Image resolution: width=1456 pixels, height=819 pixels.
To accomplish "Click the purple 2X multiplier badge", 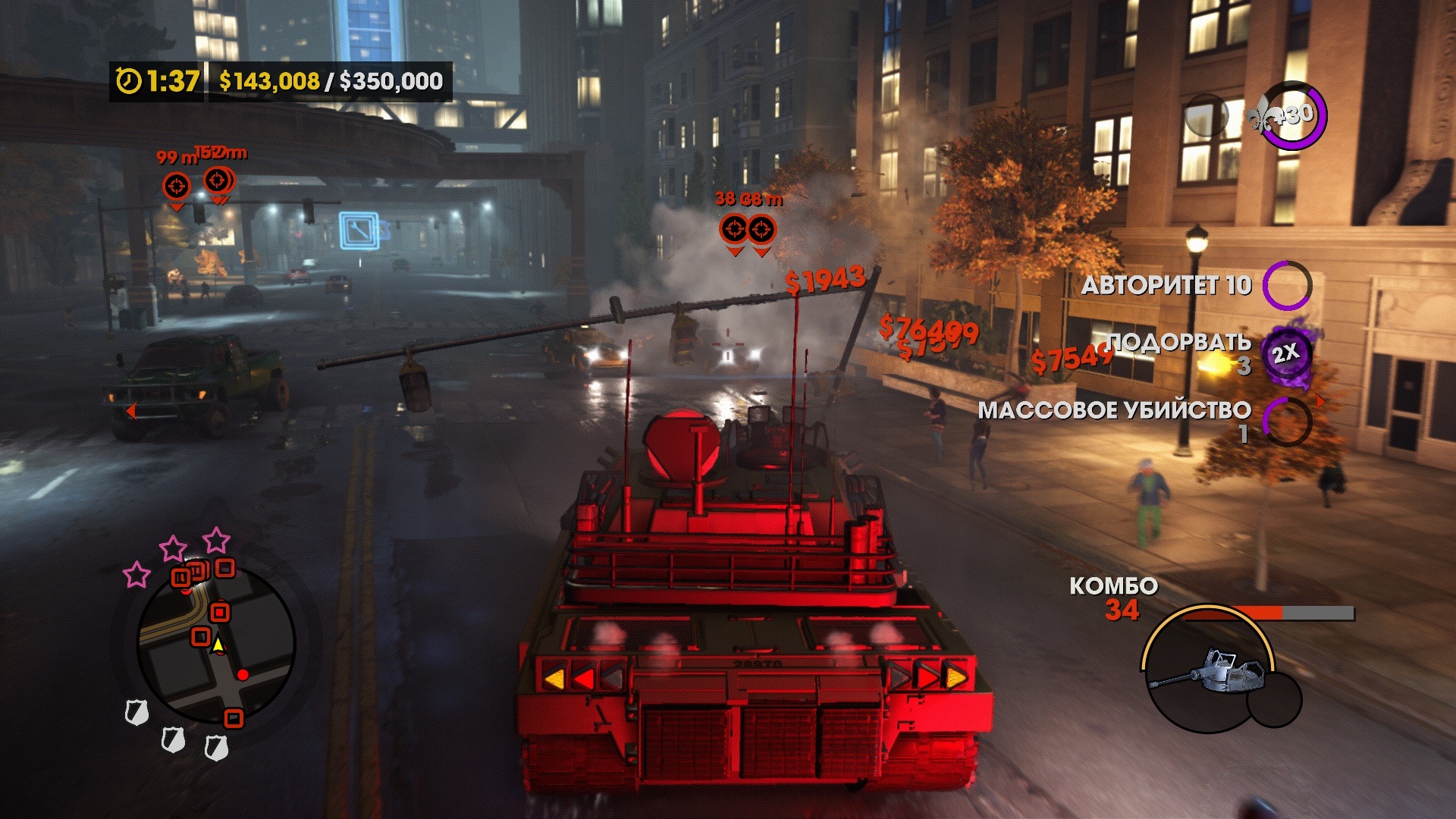I will 1285,354.
